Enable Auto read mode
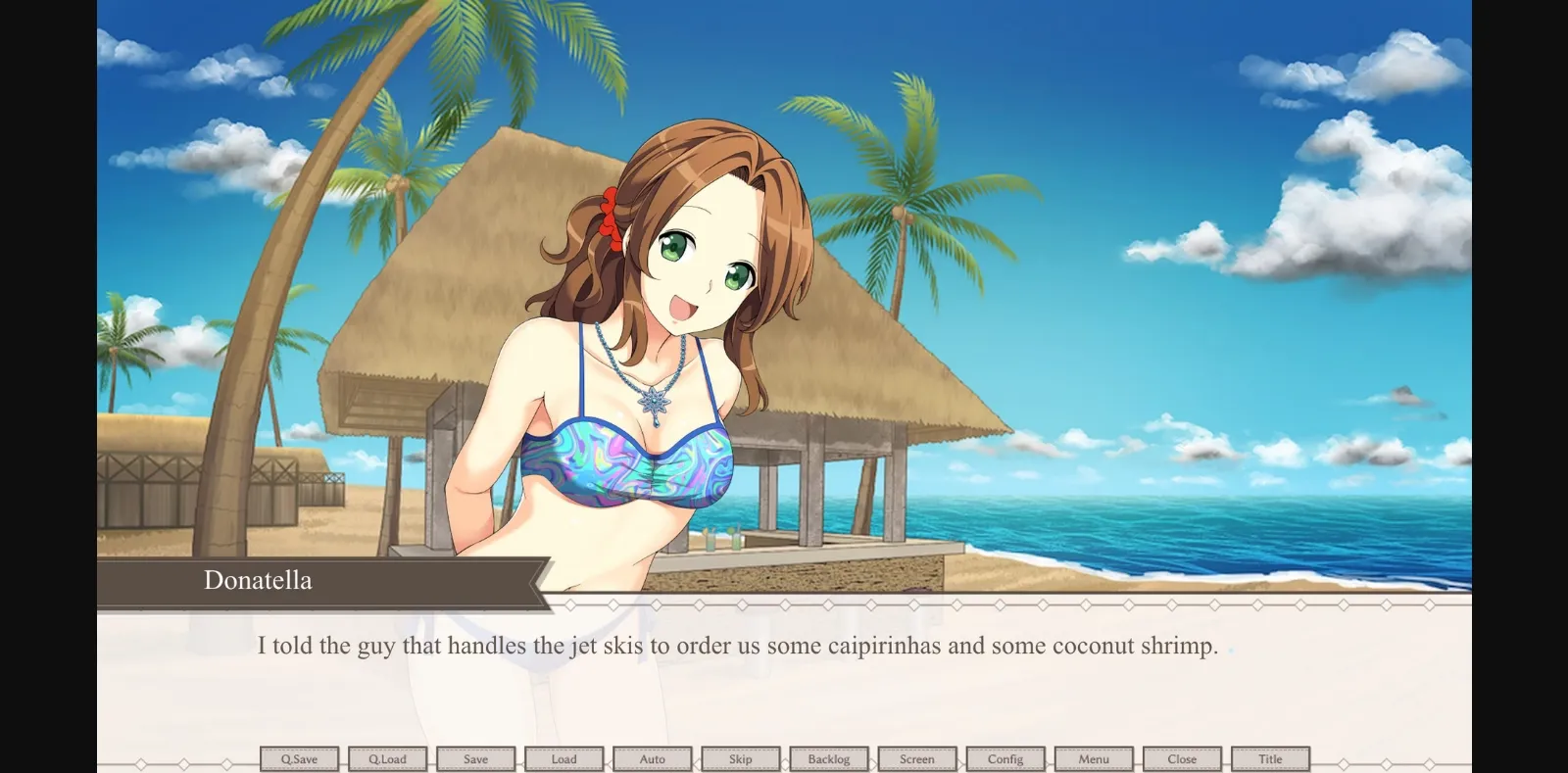Image resolution: width=1568 pixels, height=773 pixels. pyautogui.click(x=652, y=758)
